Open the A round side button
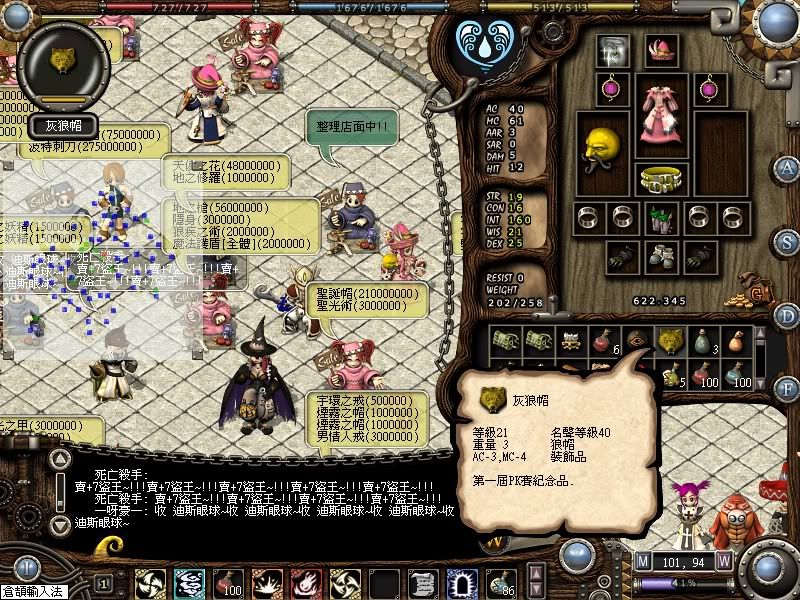 (788, 167)
